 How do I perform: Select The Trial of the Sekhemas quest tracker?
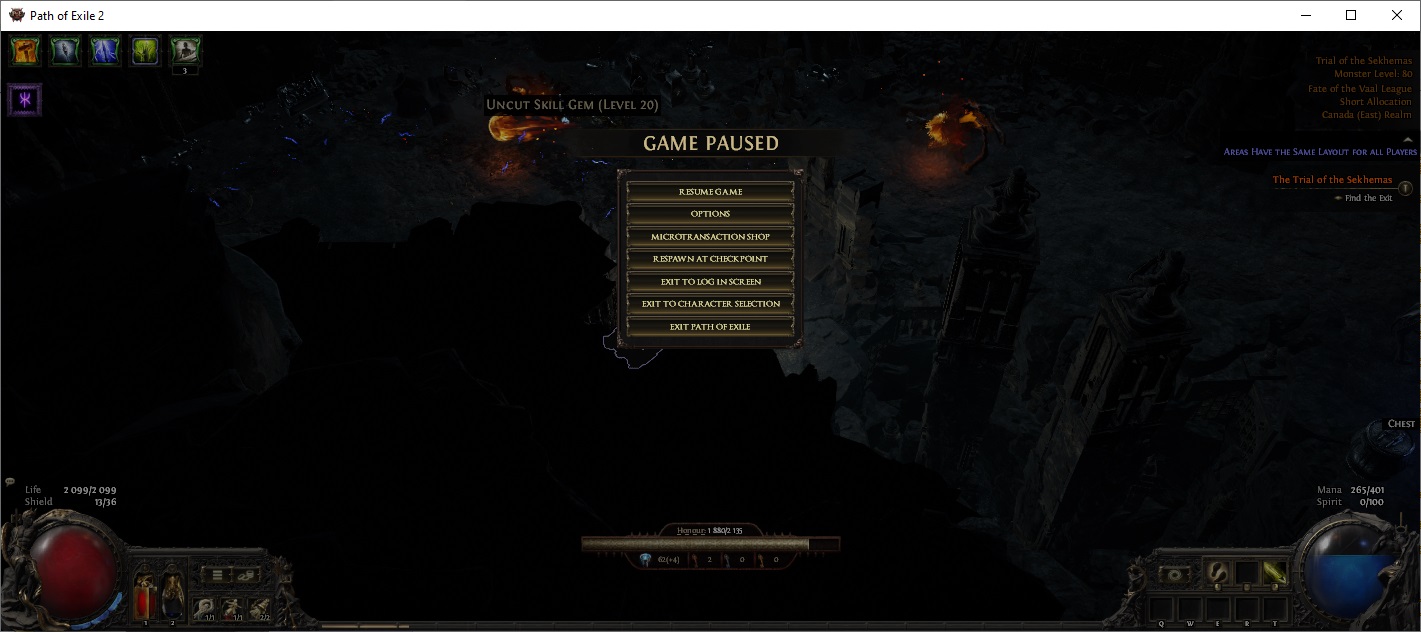coord(1332,180)
